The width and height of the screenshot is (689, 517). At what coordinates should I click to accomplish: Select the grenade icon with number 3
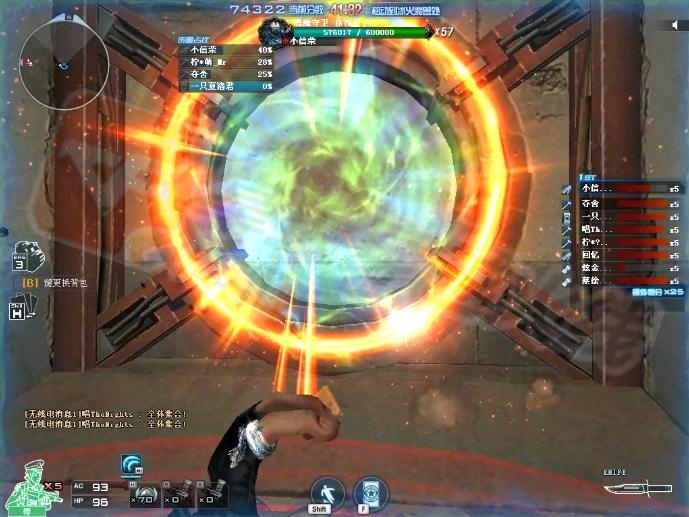click(x=23, y=257)
